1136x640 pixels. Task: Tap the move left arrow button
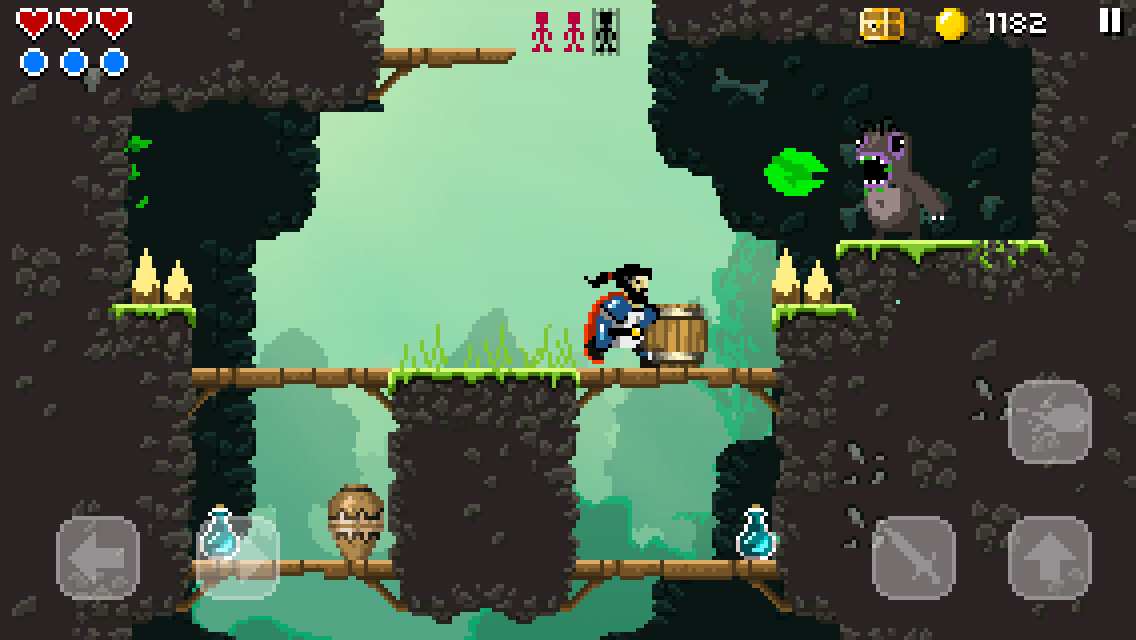point(98,557)
